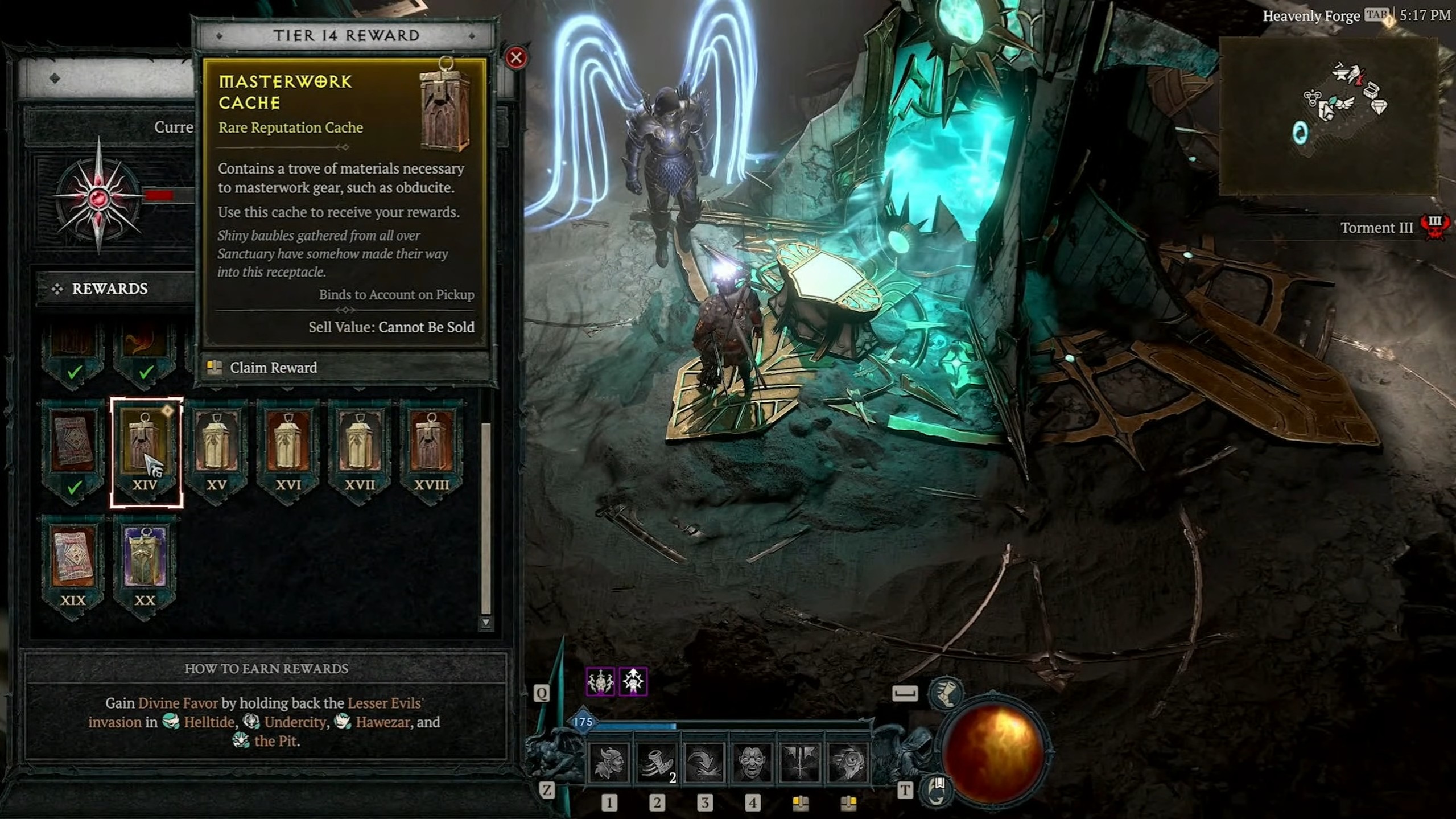Select the first purple buff icon

600,681
